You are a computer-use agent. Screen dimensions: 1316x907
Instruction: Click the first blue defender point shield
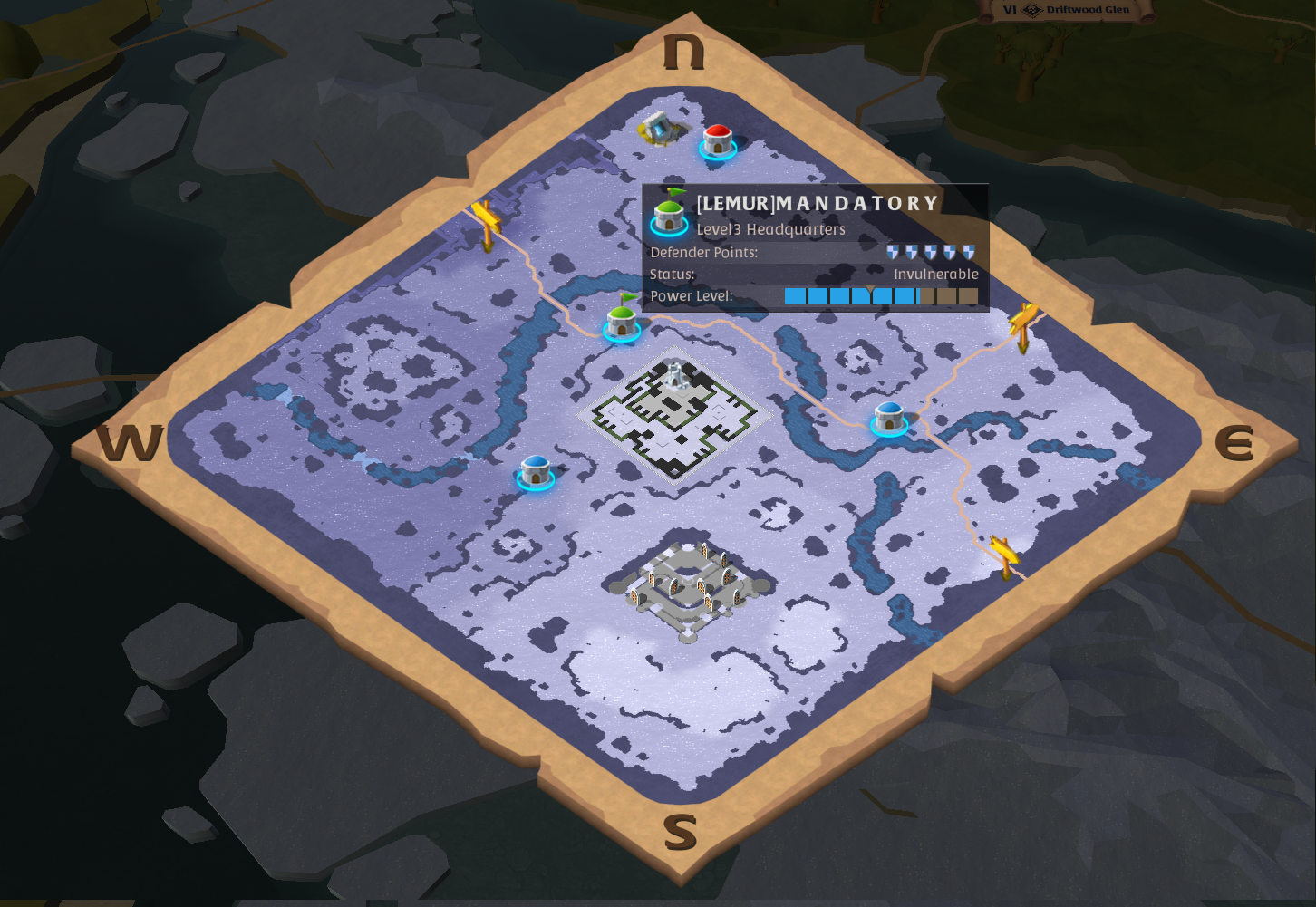(x=894, y=251)
